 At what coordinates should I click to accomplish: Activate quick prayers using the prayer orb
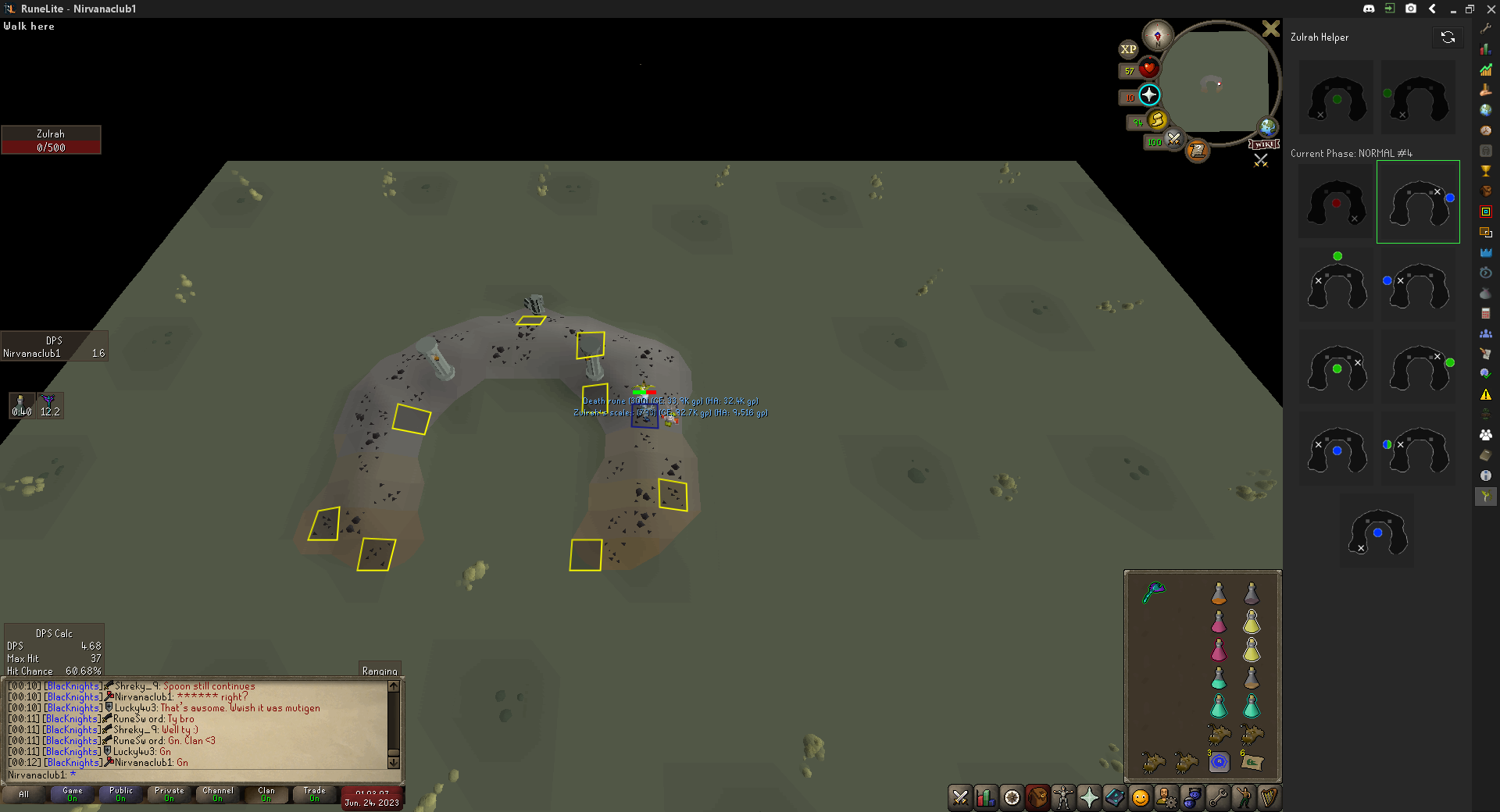[1148, 95]
